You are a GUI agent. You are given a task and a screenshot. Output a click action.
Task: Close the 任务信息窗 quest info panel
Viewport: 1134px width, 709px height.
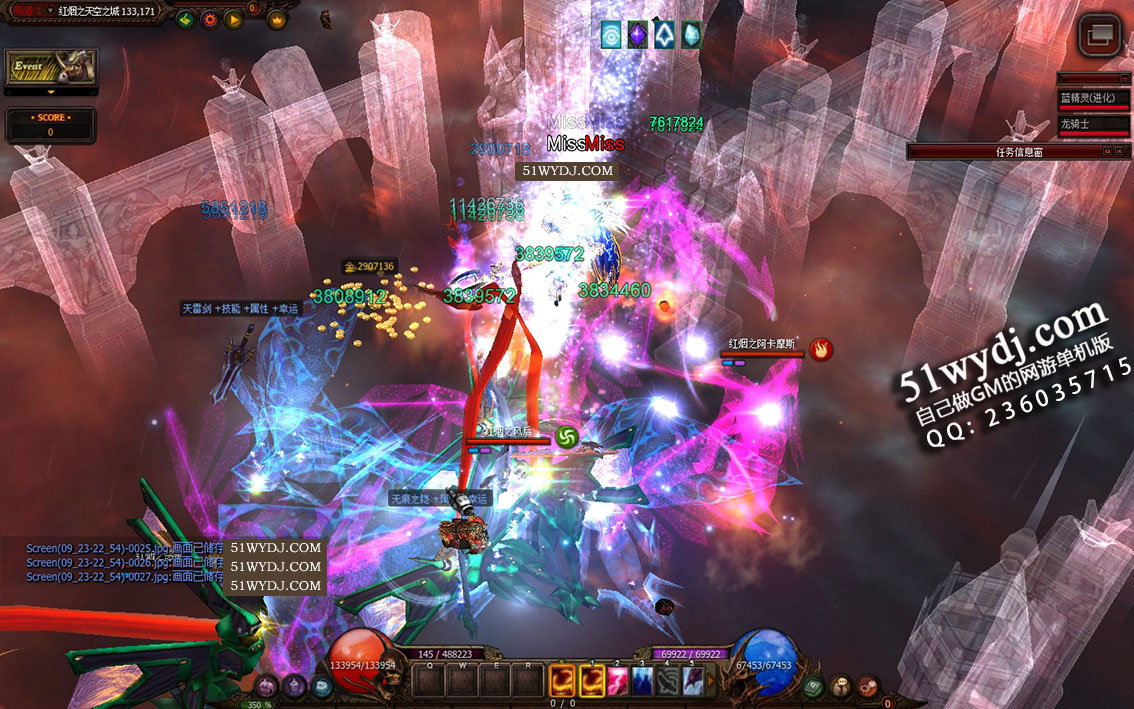tap(1122, 151)
